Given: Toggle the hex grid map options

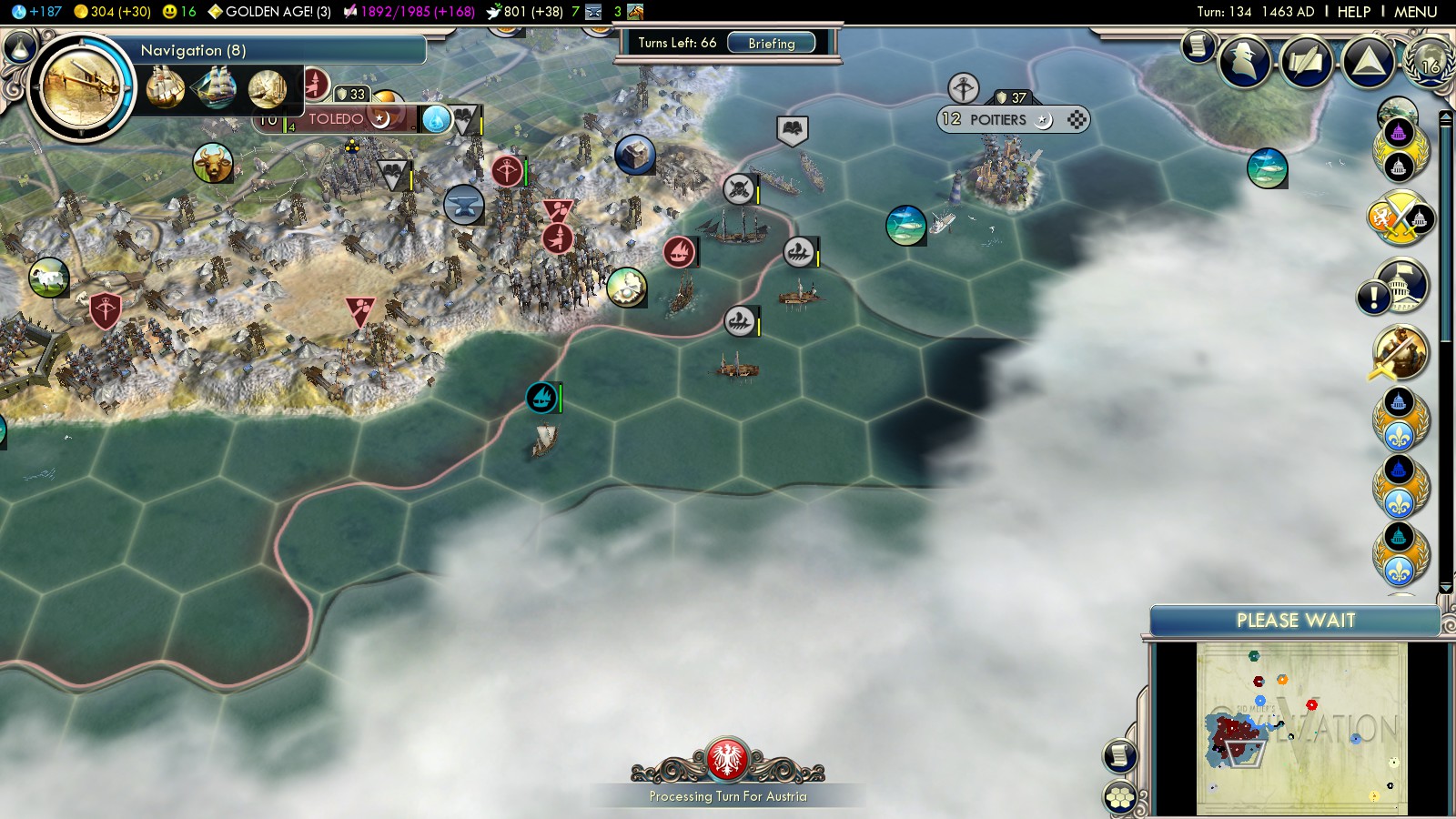Looking at the screenshot, I should 1120,798.
